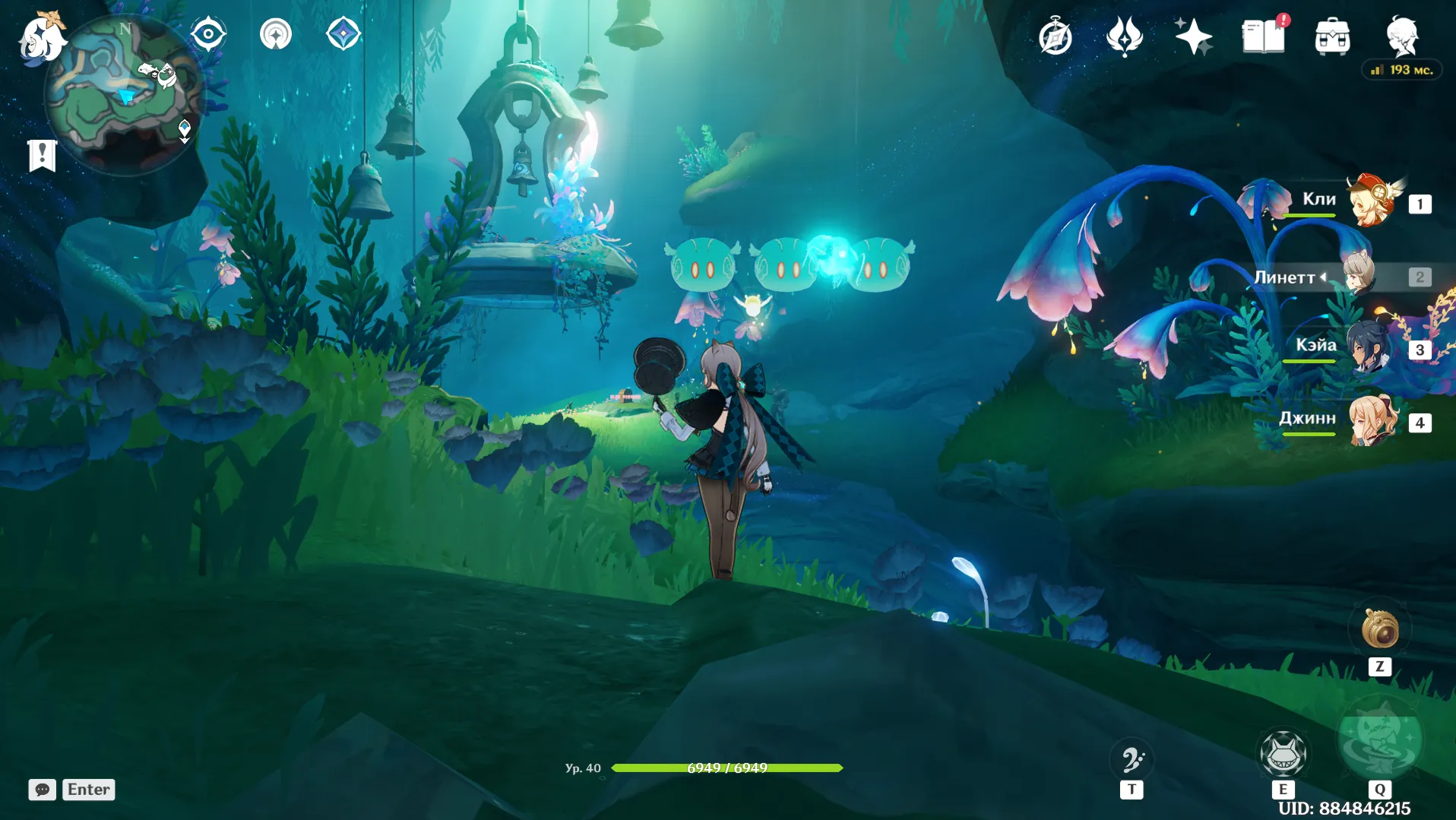Activate the cat-face elemental skill

[1283, 752]
